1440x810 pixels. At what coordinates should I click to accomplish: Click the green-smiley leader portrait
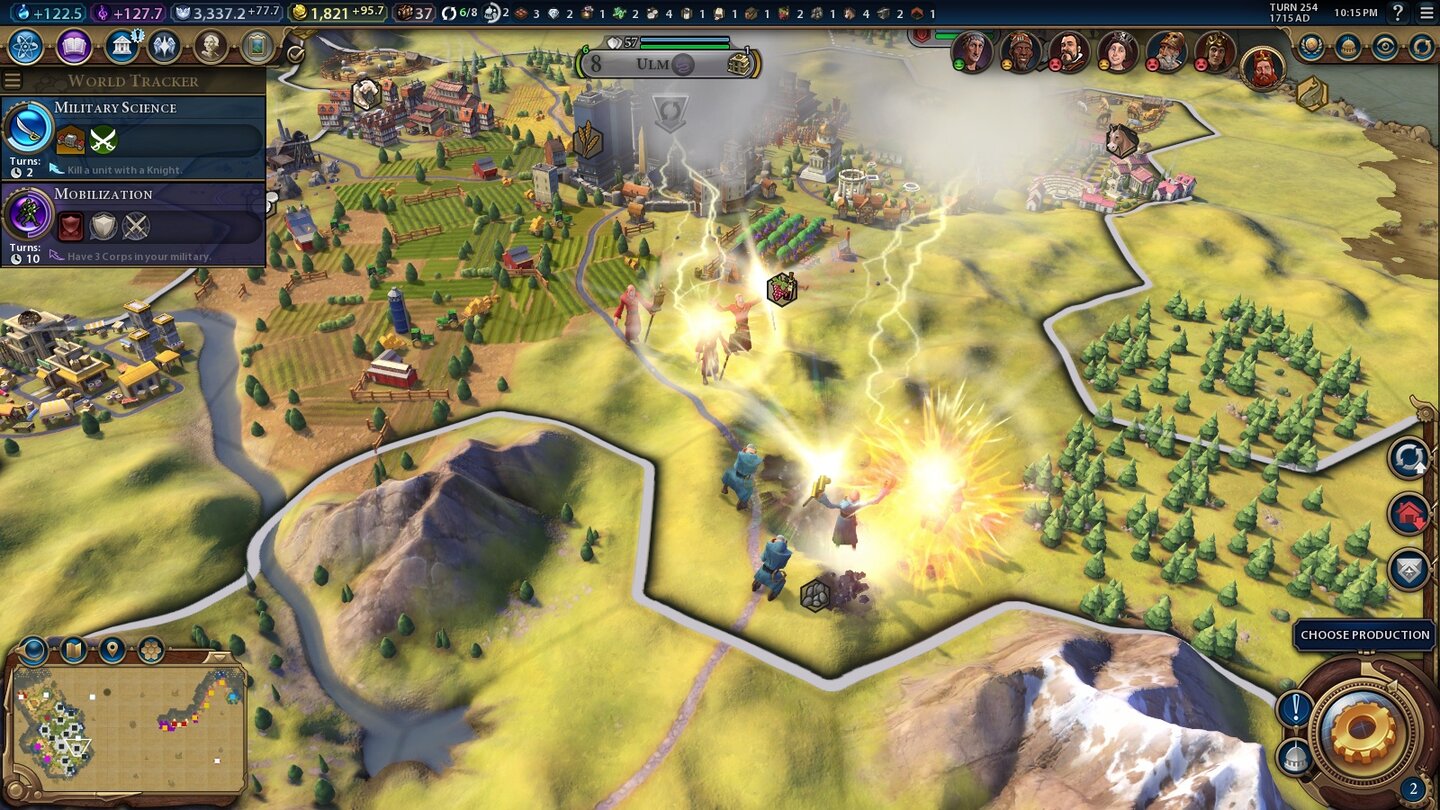(x=972, y=51)
